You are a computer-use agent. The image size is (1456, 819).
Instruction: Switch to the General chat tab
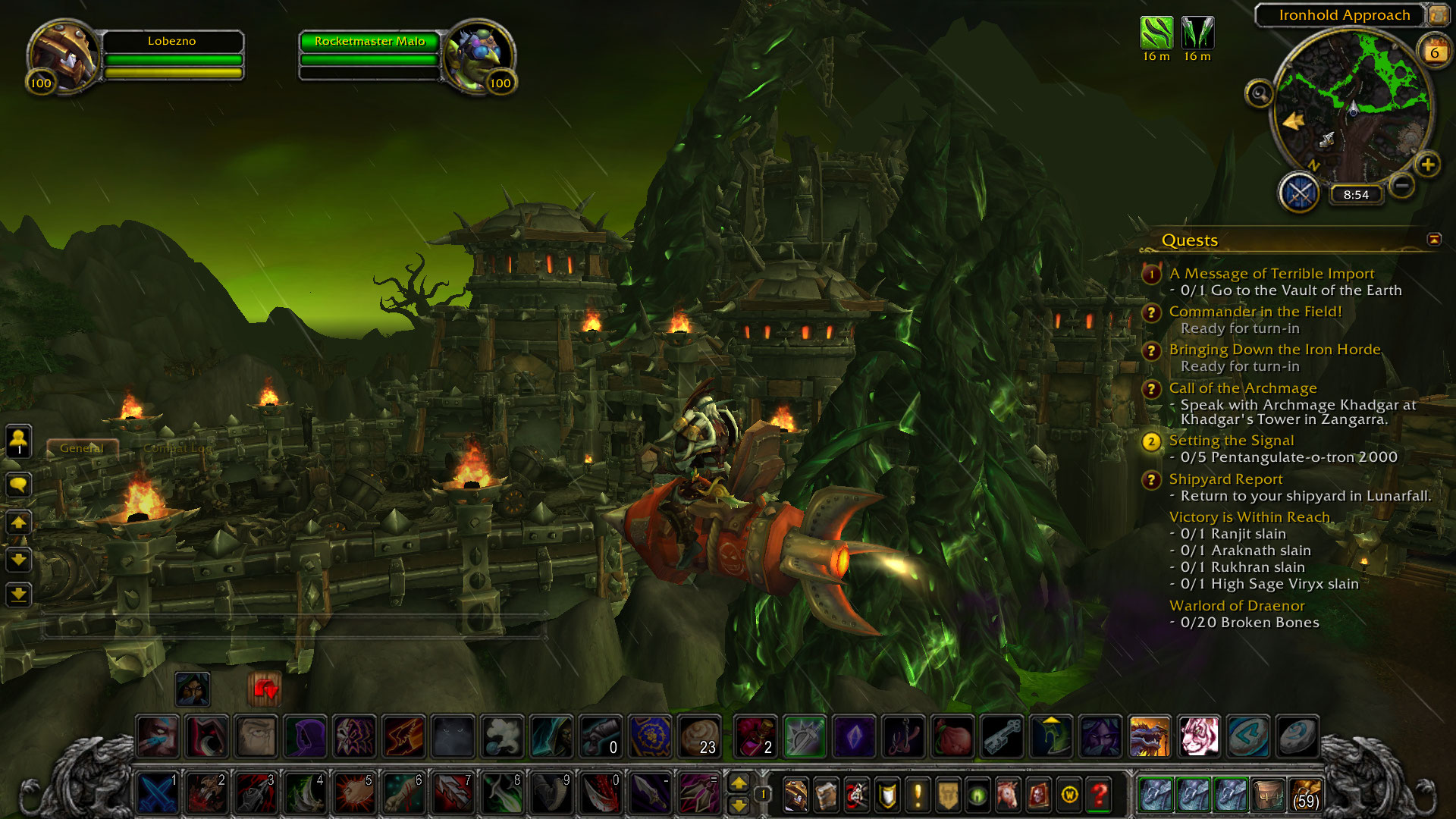coord(82,448)
